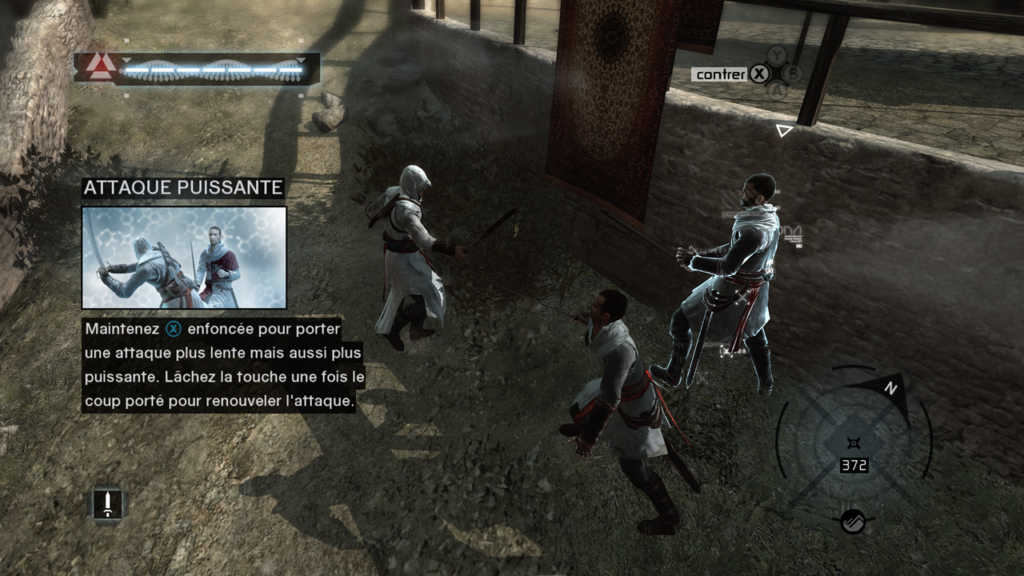The width and height of the screenshot is (1024, 576).
Task: Open the Attaque Puissante tutorial thumbnail
Action: click(184, 257)
